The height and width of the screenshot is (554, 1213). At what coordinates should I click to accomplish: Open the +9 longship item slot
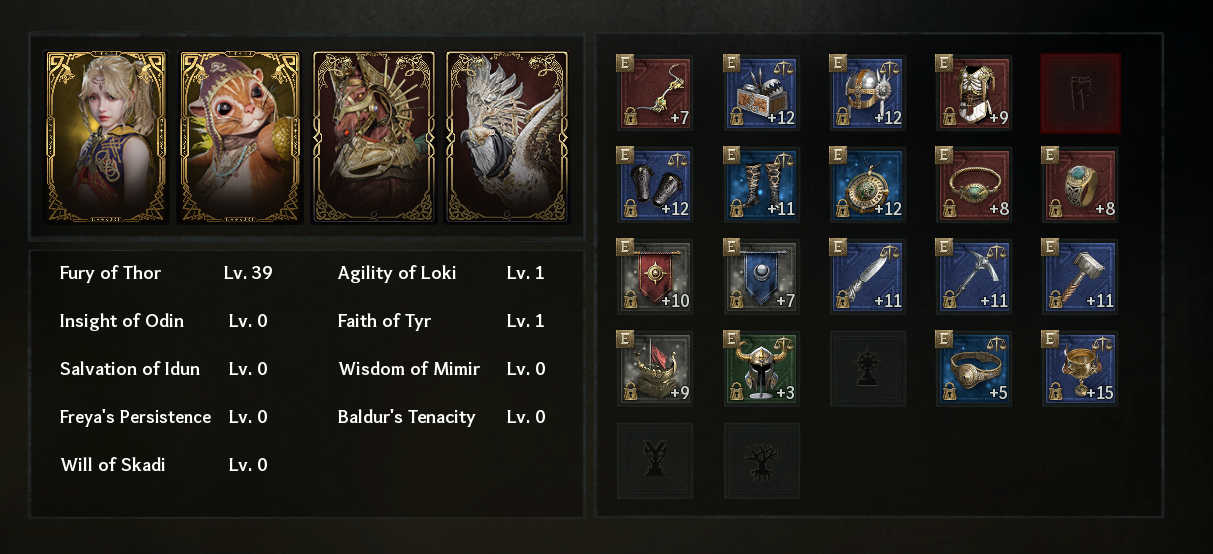pyautogui.click(x=656, y=369)
